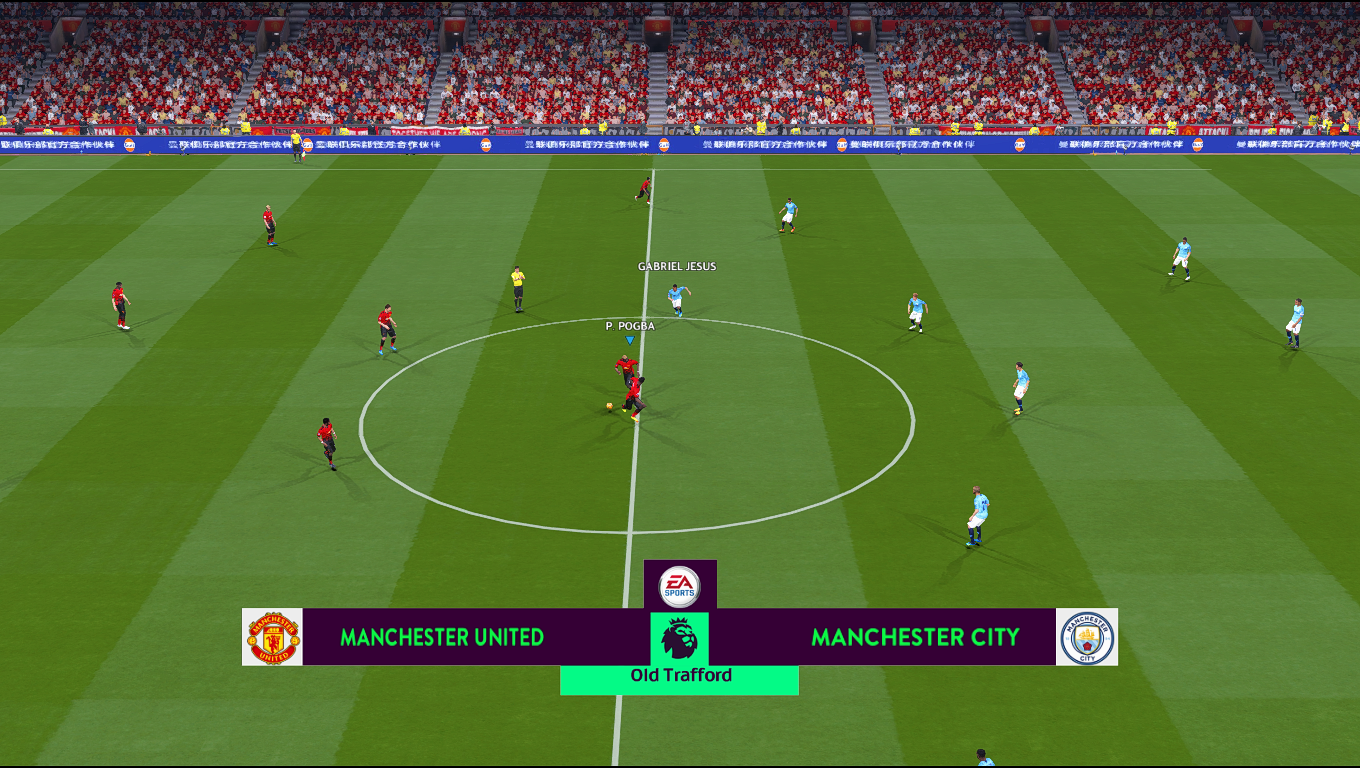Click the Manchester United club crest
Viewport: 1360px width, 768px height.
click(272, 637)
